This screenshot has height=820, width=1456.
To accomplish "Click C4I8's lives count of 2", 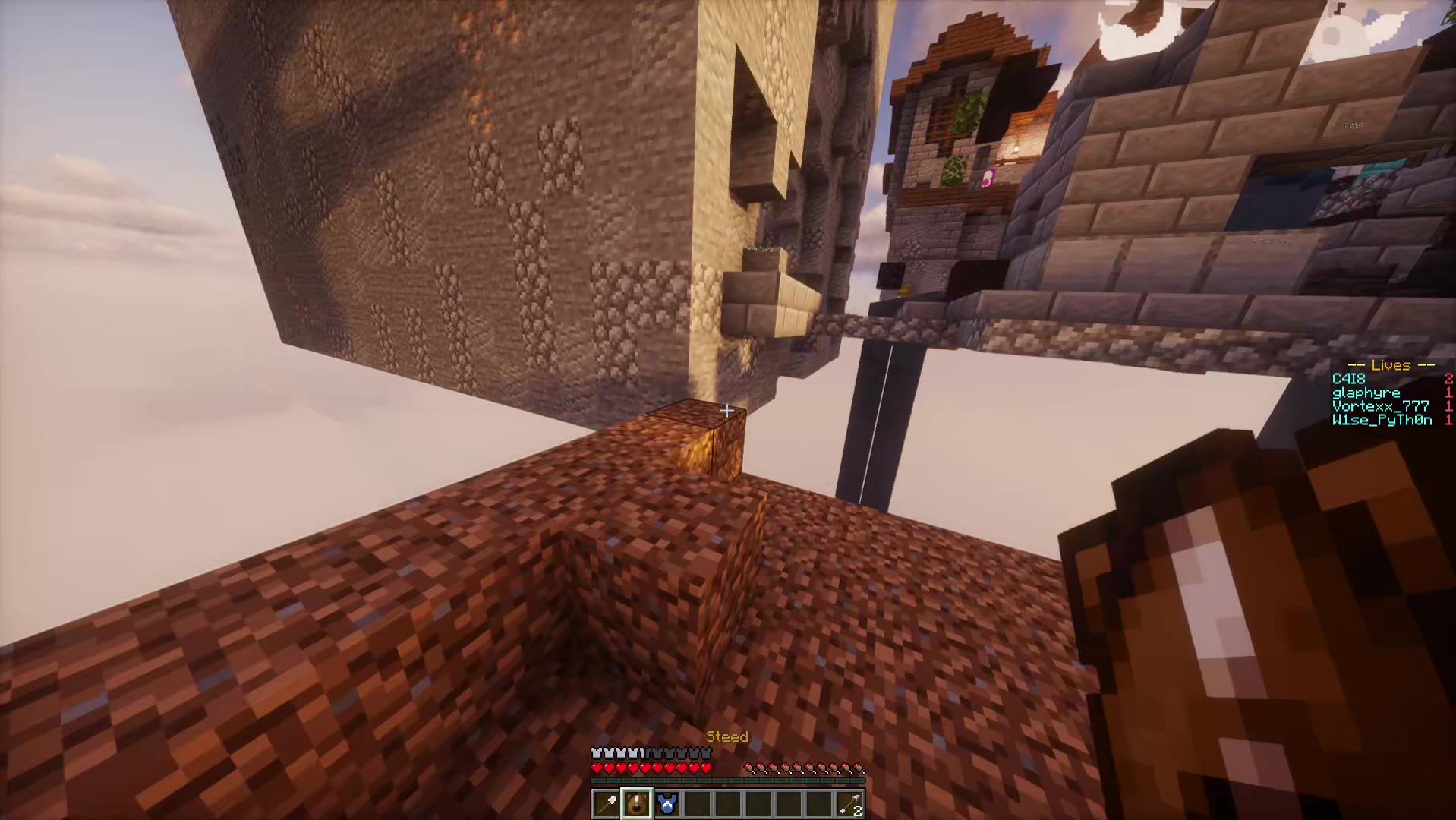I will (x=1448, y=377).
